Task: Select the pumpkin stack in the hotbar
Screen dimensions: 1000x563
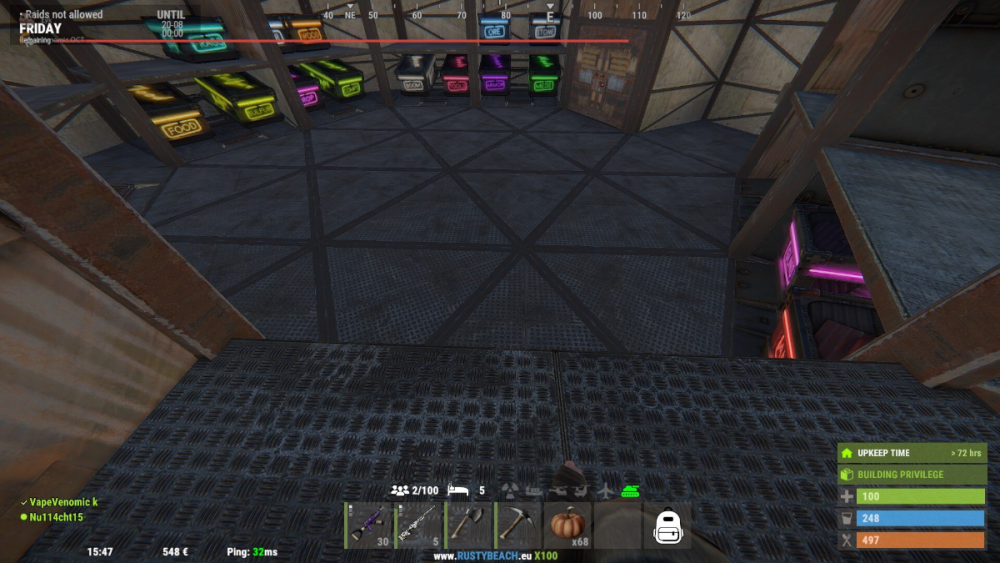Action: click(568, 525)
